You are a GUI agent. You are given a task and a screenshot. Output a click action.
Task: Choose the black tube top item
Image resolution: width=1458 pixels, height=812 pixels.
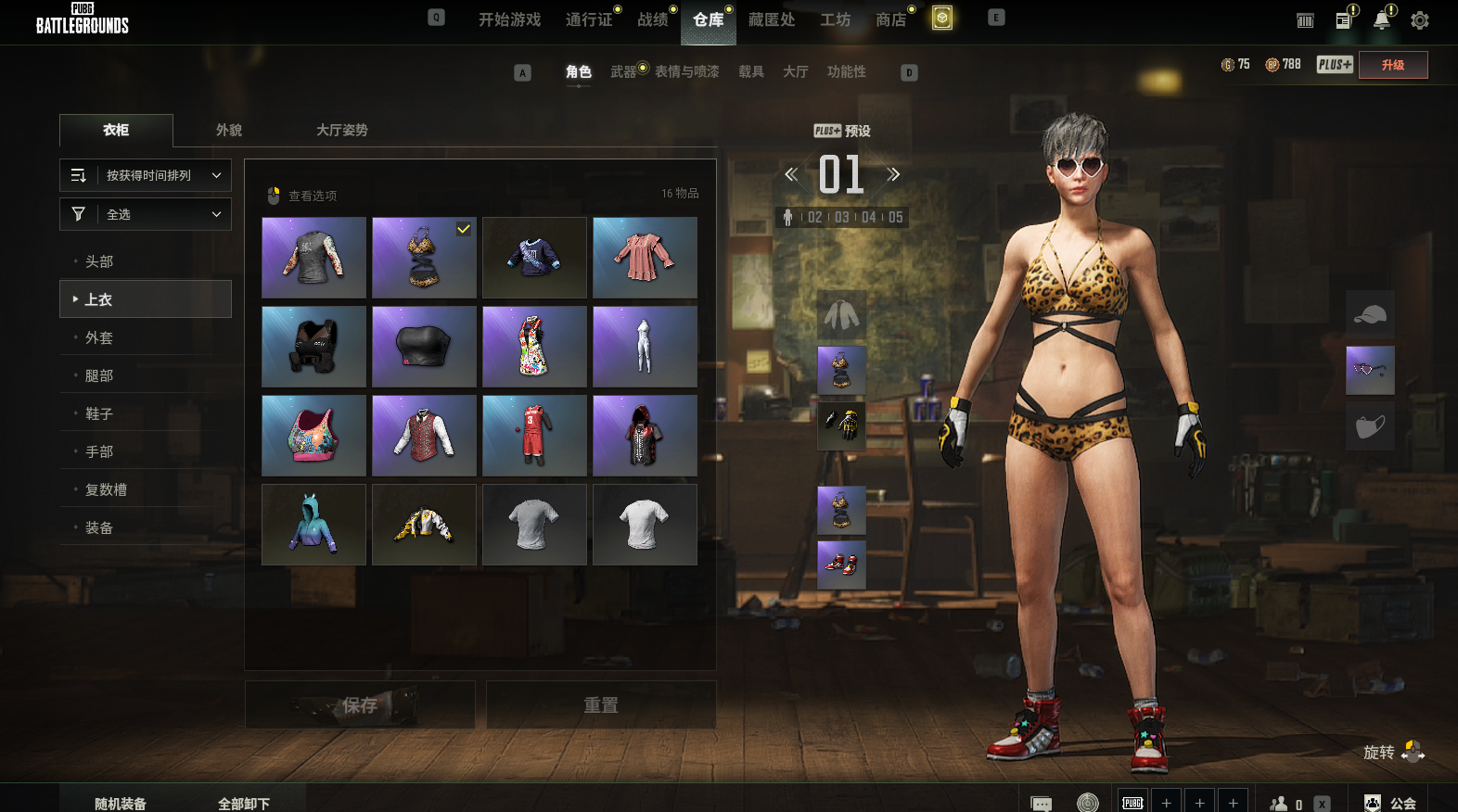(x=424, y=347)
